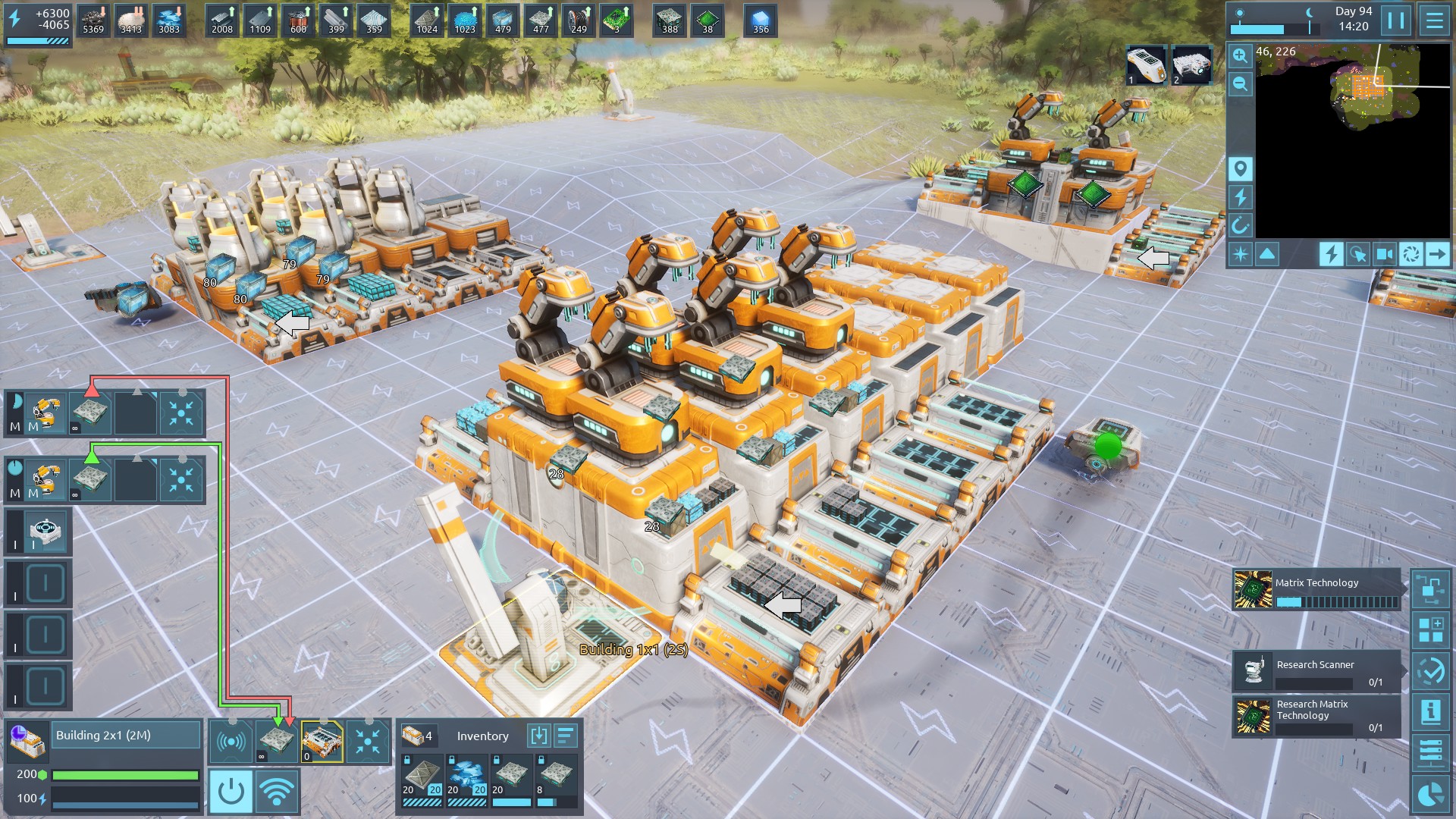Open the tech tree diagram button

tap(1430, 589)
